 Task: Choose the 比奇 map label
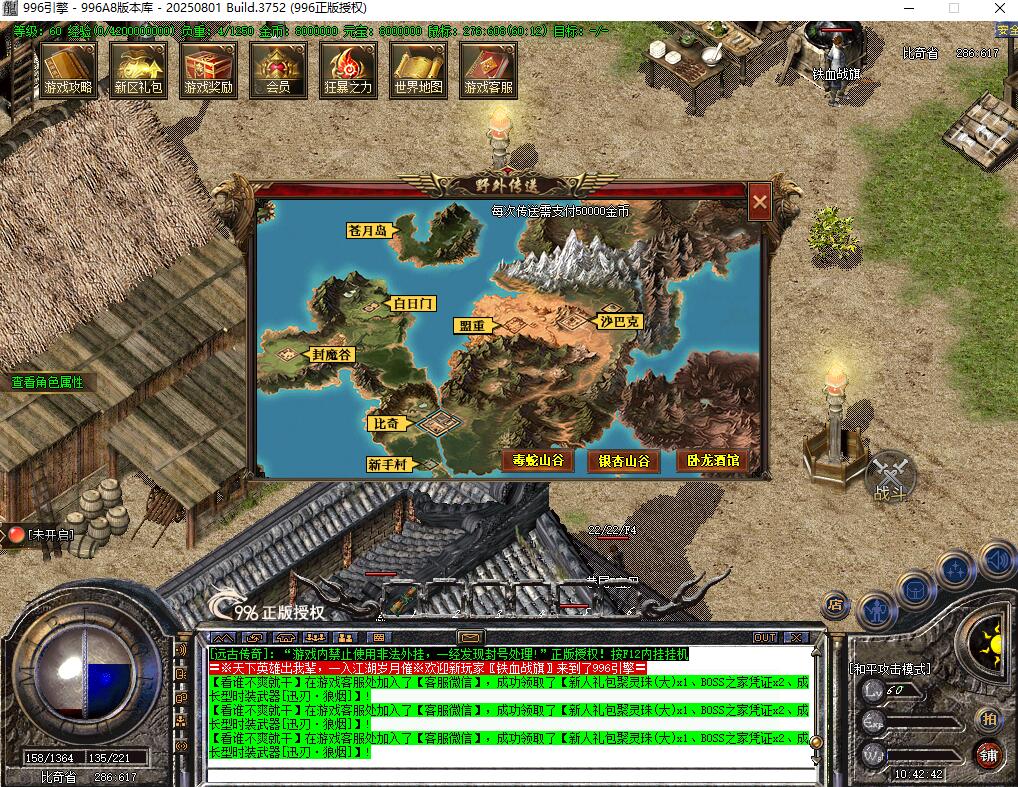coord(387,423)
